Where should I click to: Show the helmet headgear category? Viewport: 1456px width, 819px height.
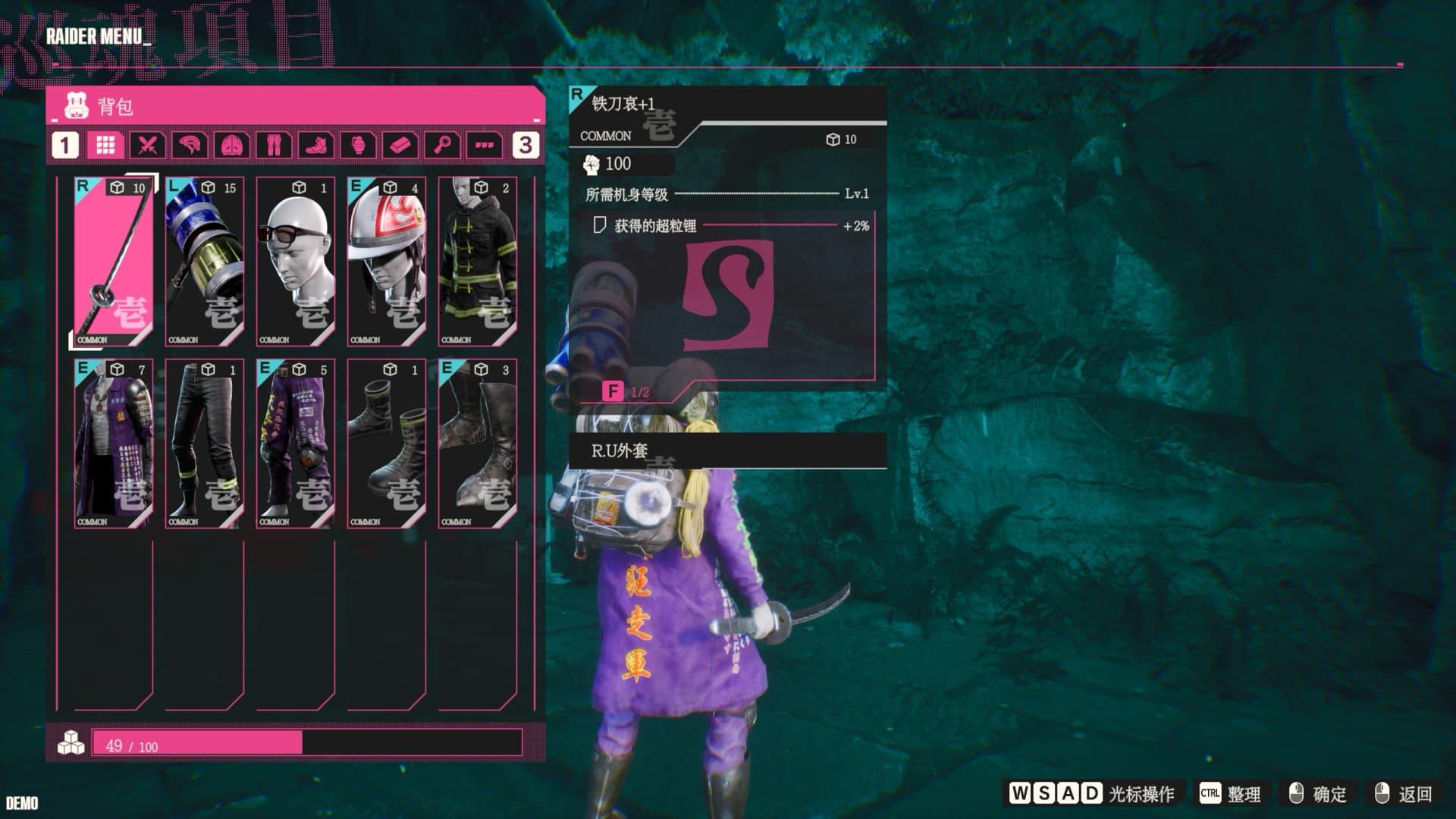(190, 145)
